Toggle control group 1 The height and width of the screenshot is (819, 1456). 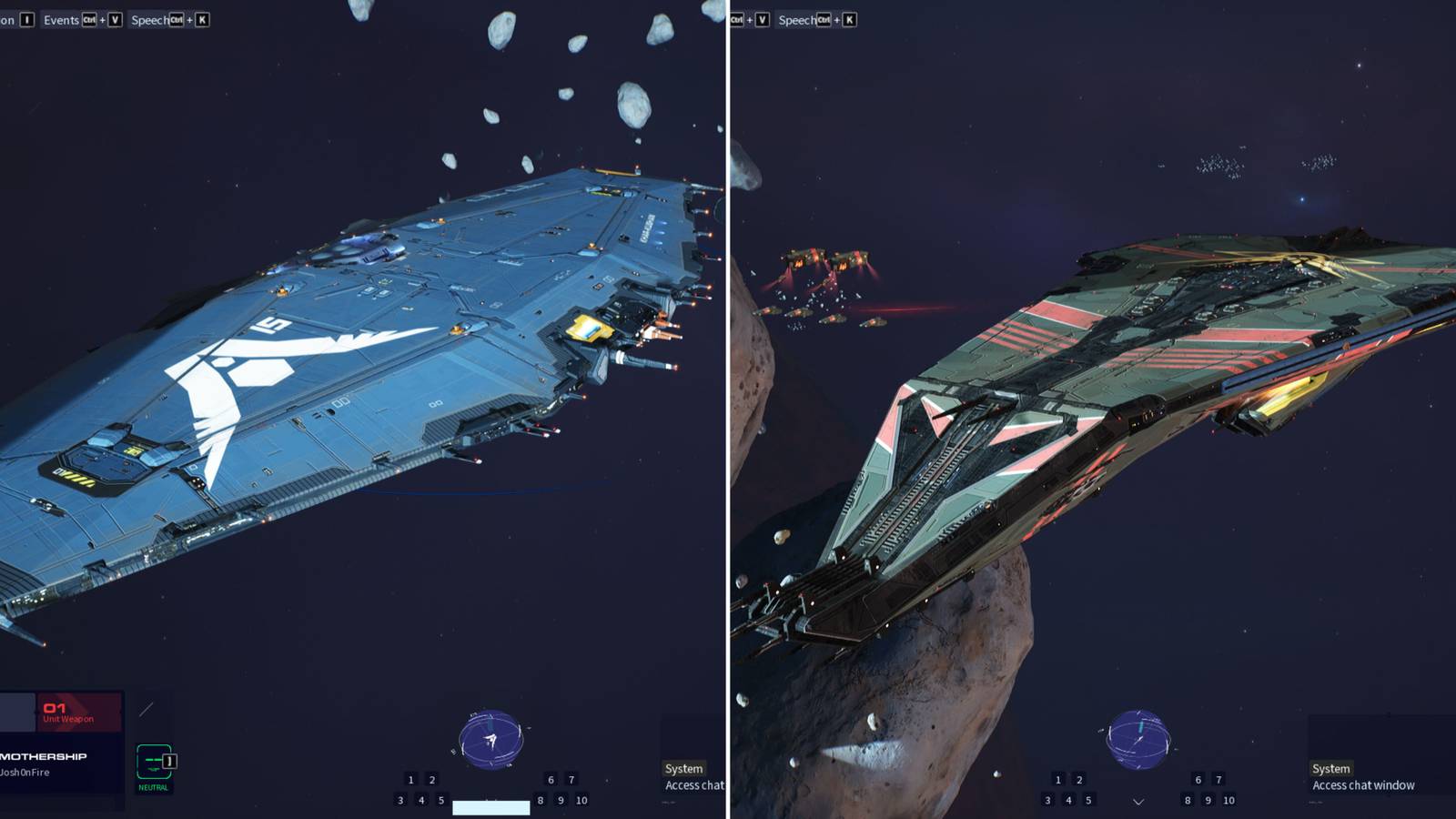411,779
